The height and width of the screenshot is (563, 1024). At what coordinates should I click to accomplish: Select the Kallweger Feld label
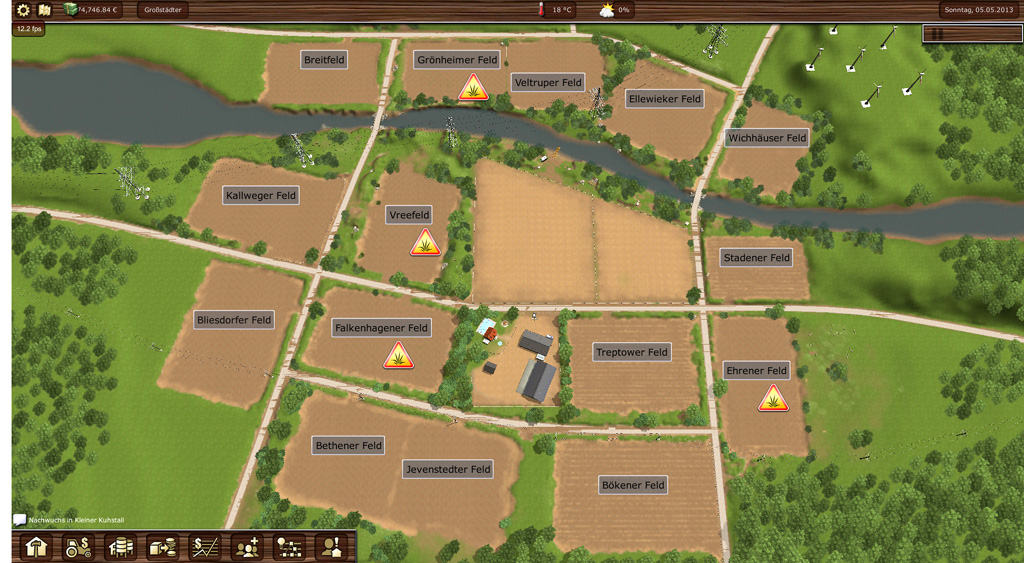pyautogui.click(x=261, y=195)
